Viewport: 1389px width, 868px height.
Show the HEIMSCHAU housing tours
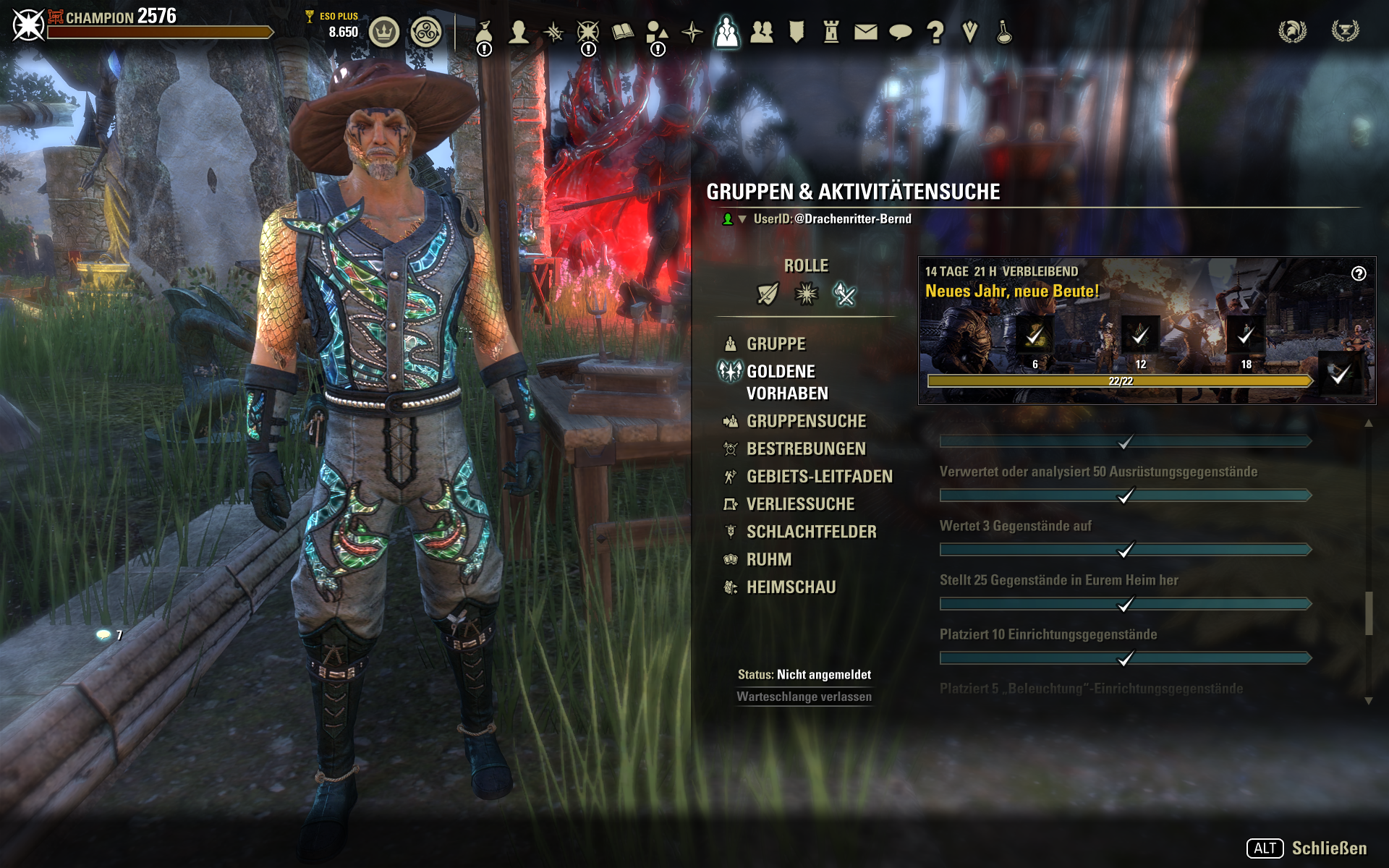pos(791,587)
